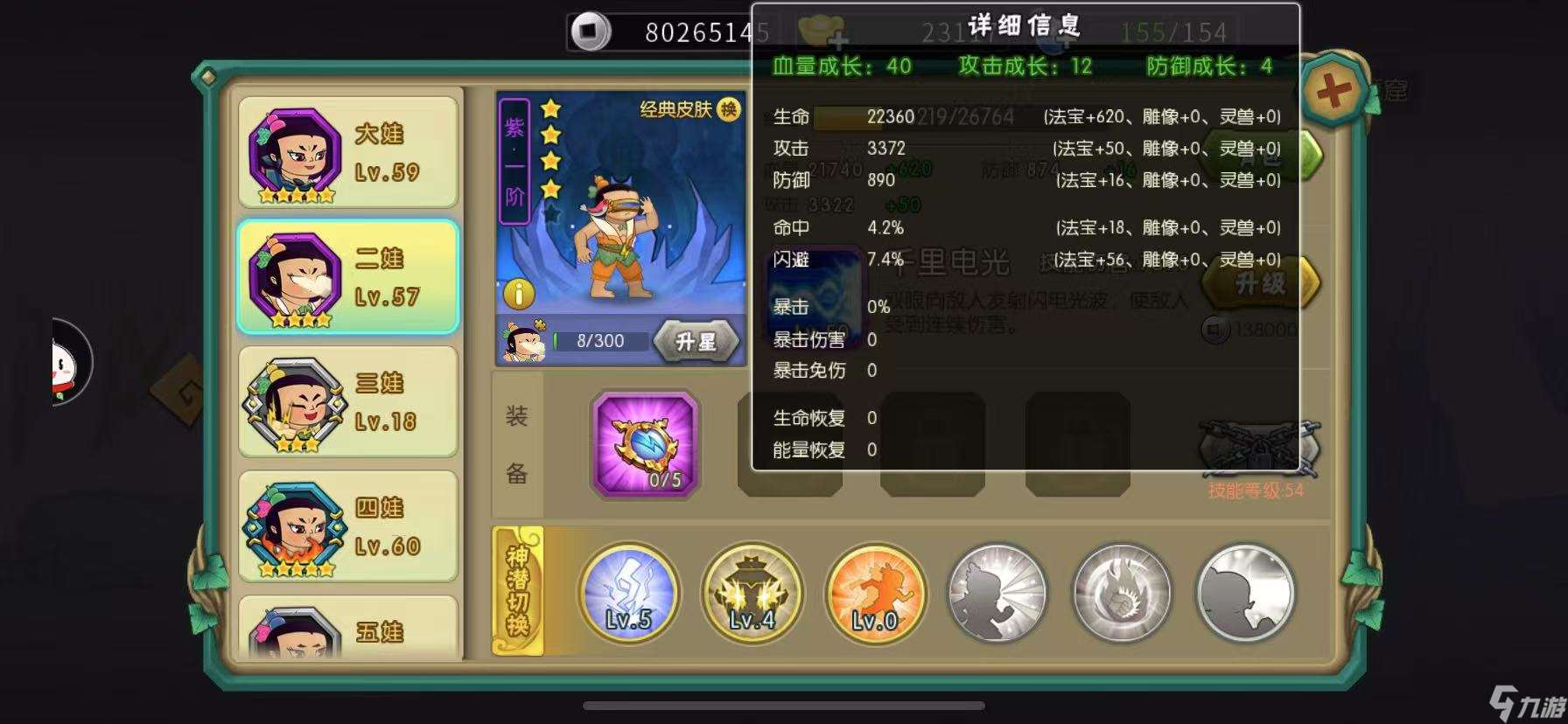This screenshot has width=1568, height=724.
Task: Select the Lv.0 orange monkey skill icon
Action: pos(875,593)
